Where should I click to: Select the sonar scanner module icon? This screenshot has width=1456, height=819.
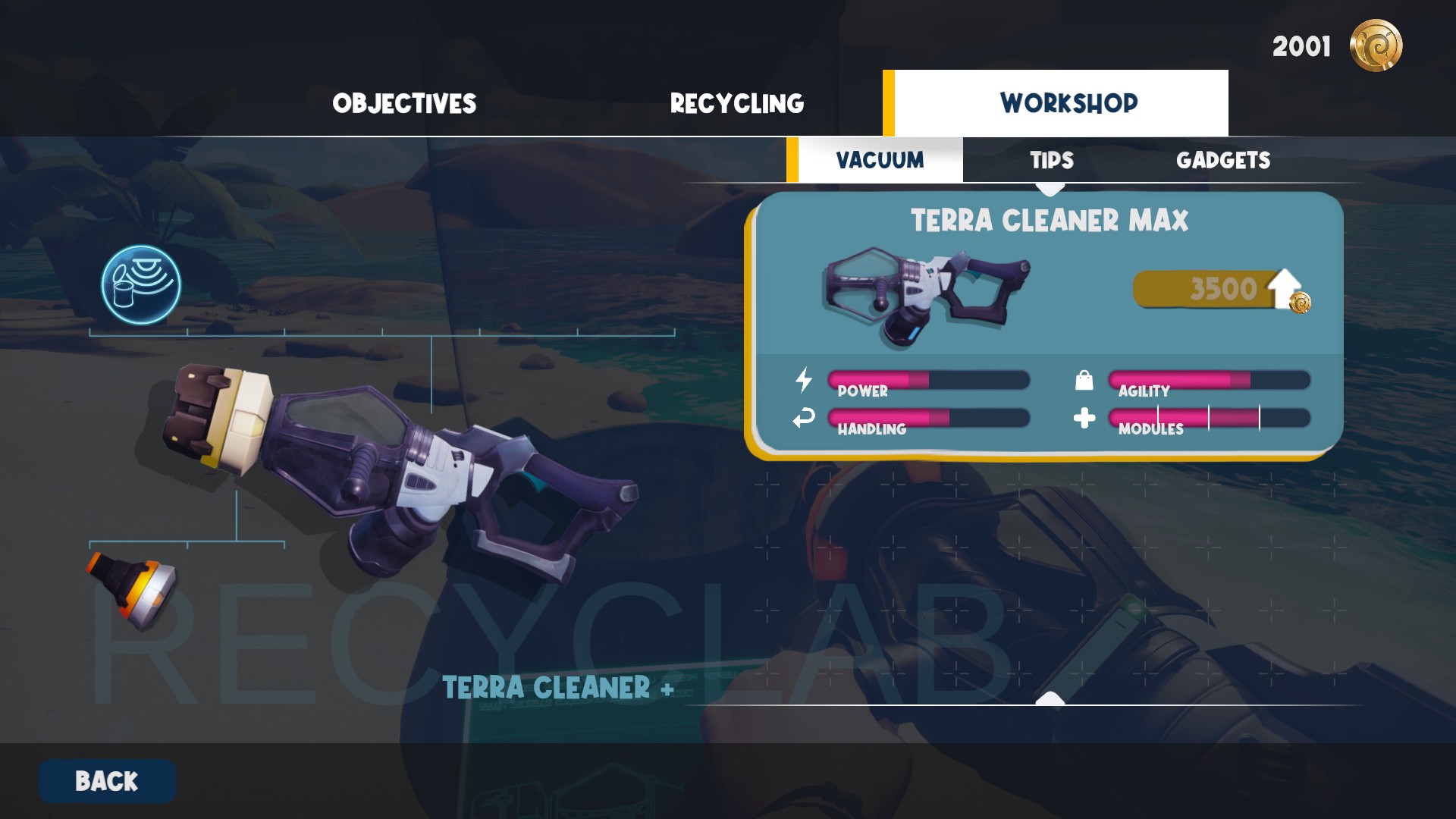[x=141, y=285]
